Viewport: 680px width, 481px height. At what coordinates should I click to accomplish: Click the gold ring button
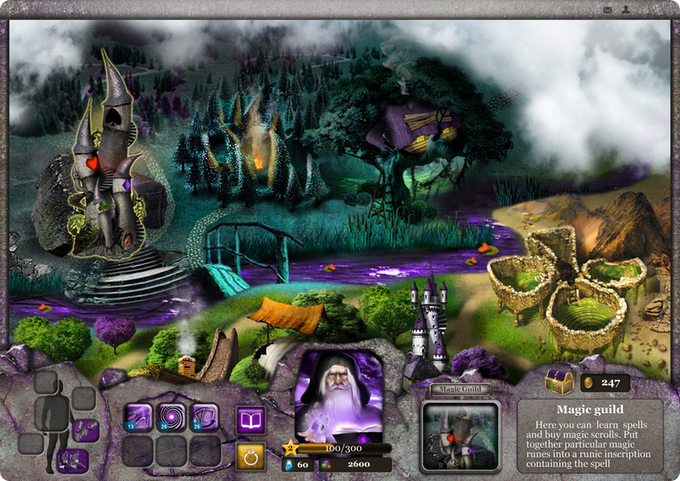tap(250, 455)
